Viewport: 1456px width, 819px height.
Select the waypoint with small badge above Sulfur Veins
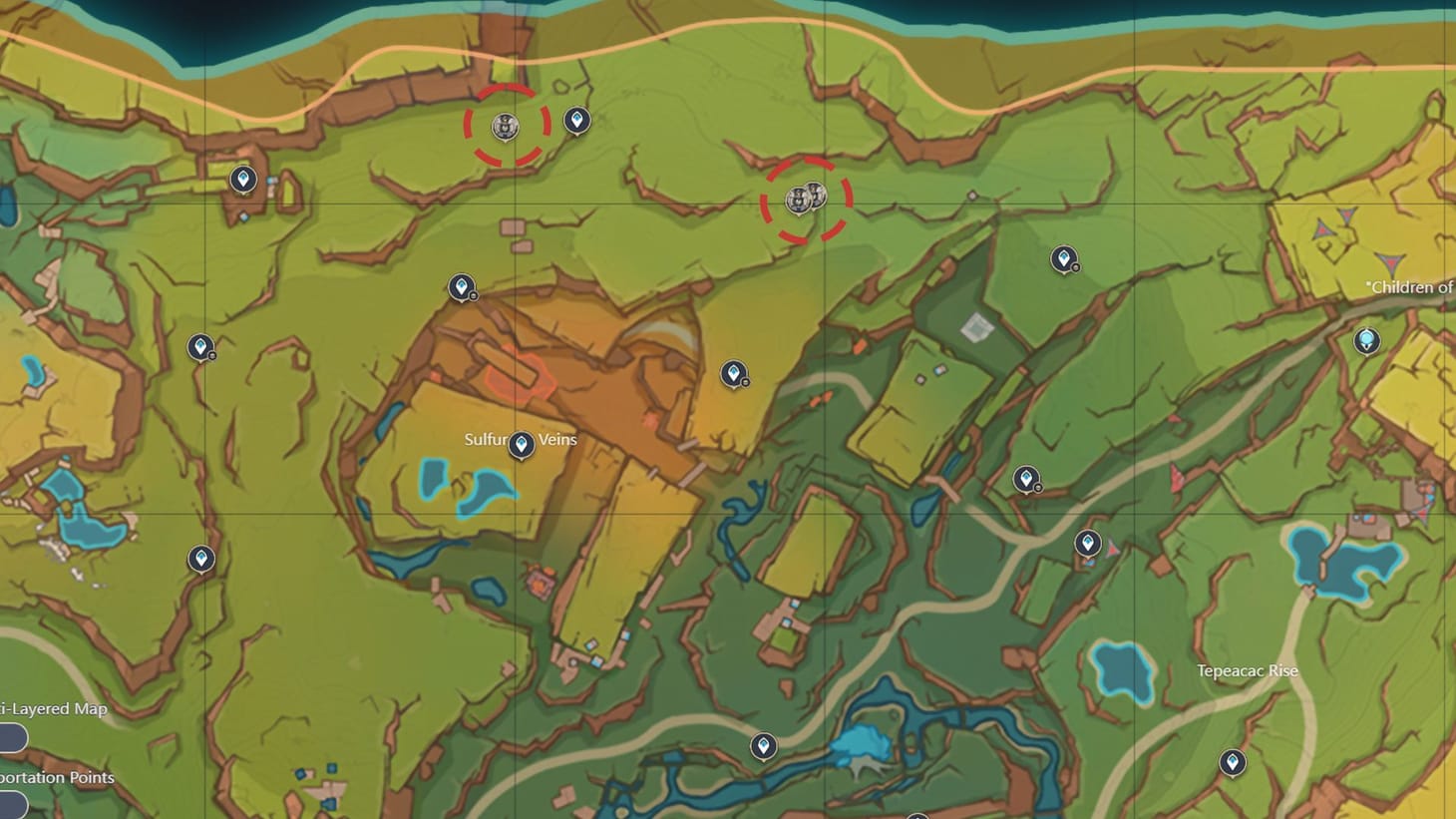tap(463, 286)
